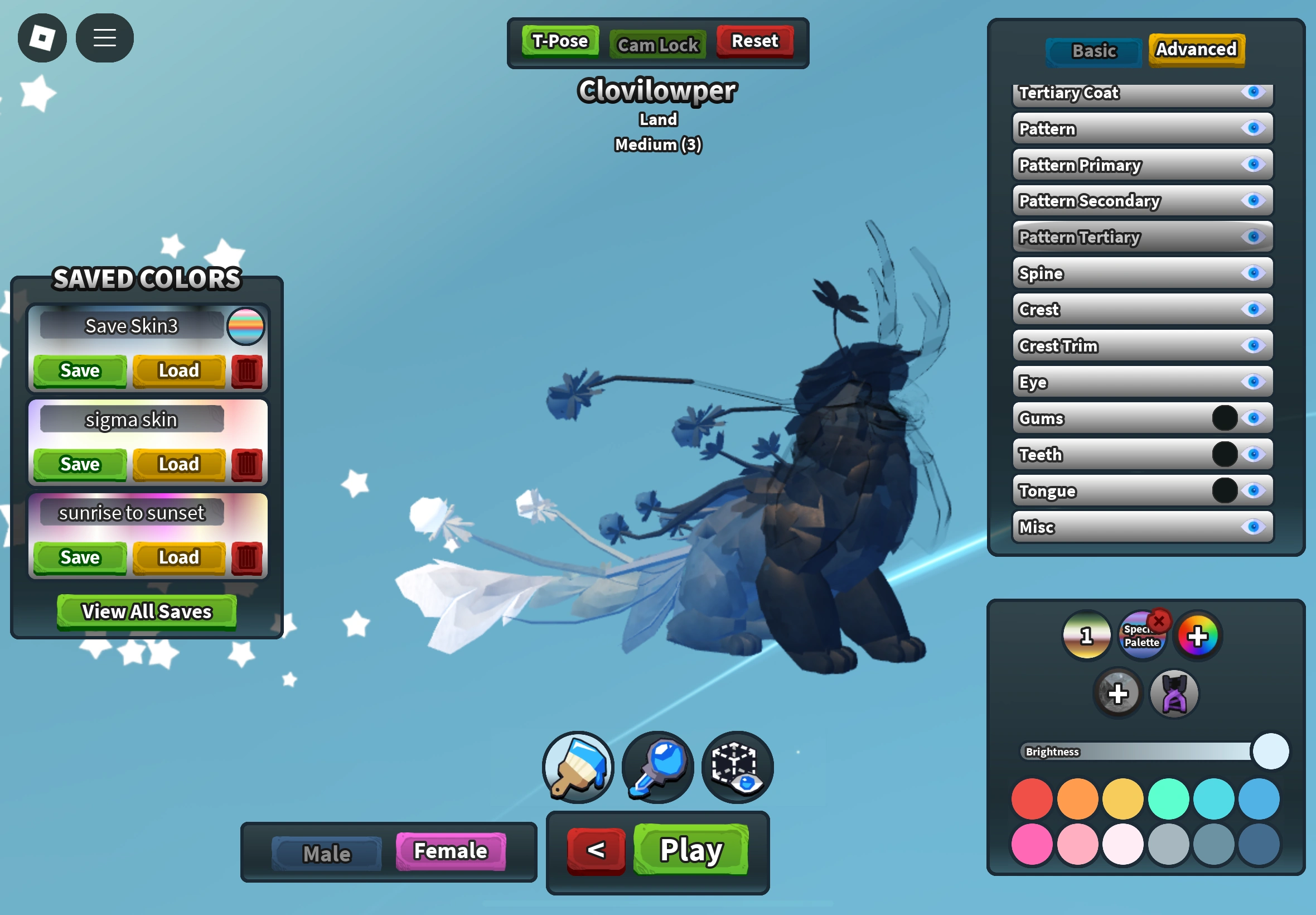Select the paint brush tool
This screenshot has height=915, width=1316.
pyautogui.click(x=577, y=768)
